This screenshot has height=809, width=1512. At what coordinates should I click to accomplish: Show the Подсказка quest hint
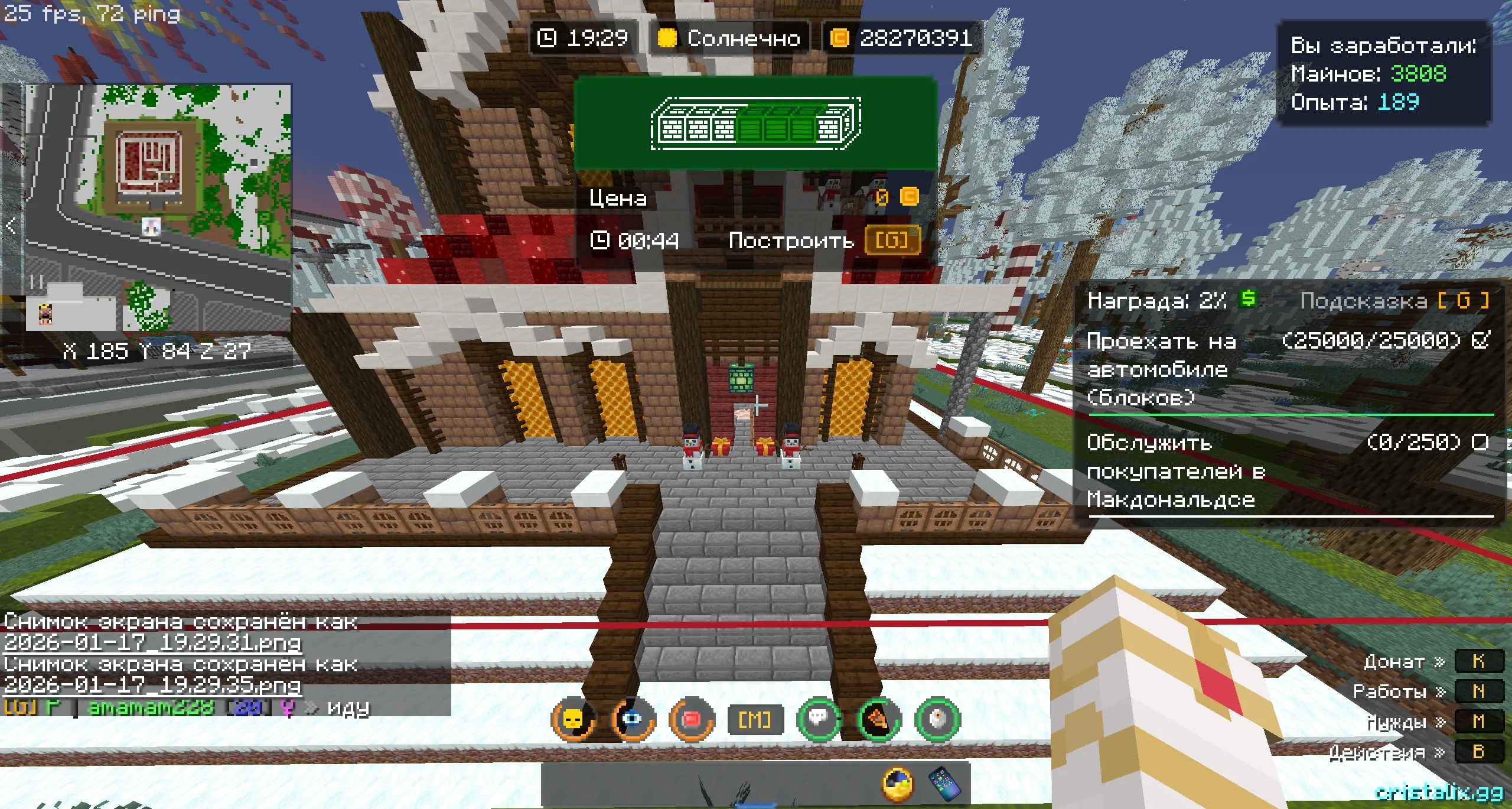pyautogui.click(x=1394, y=301)
